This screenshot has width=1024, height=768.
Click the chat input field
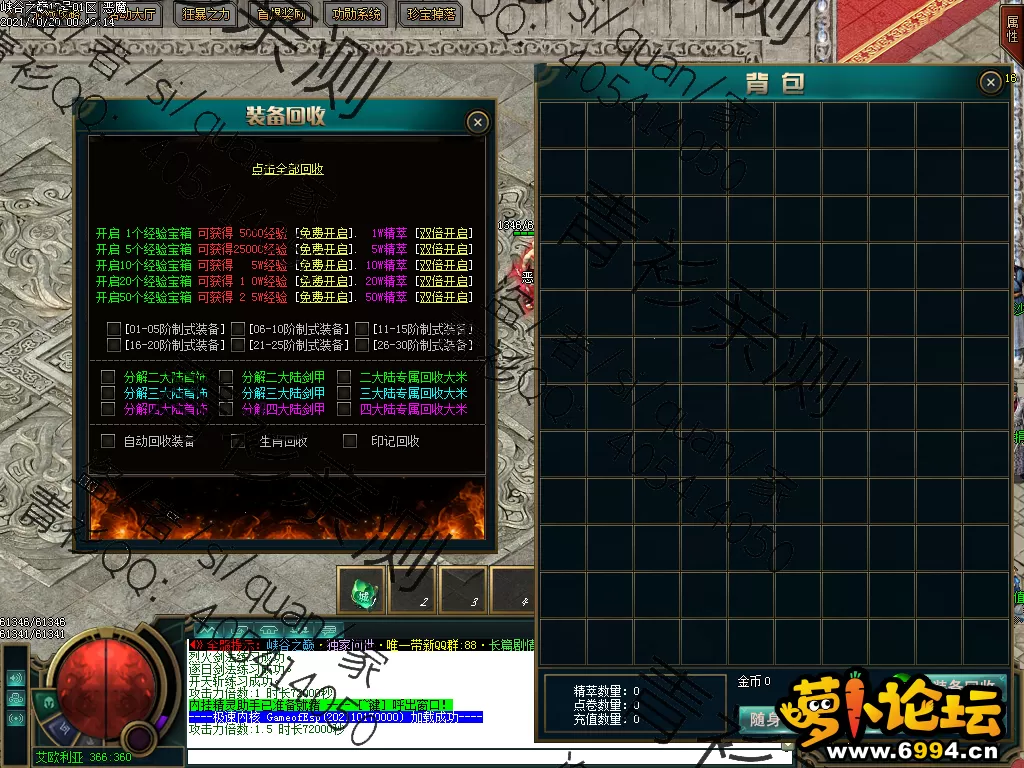tap(480, 756)
